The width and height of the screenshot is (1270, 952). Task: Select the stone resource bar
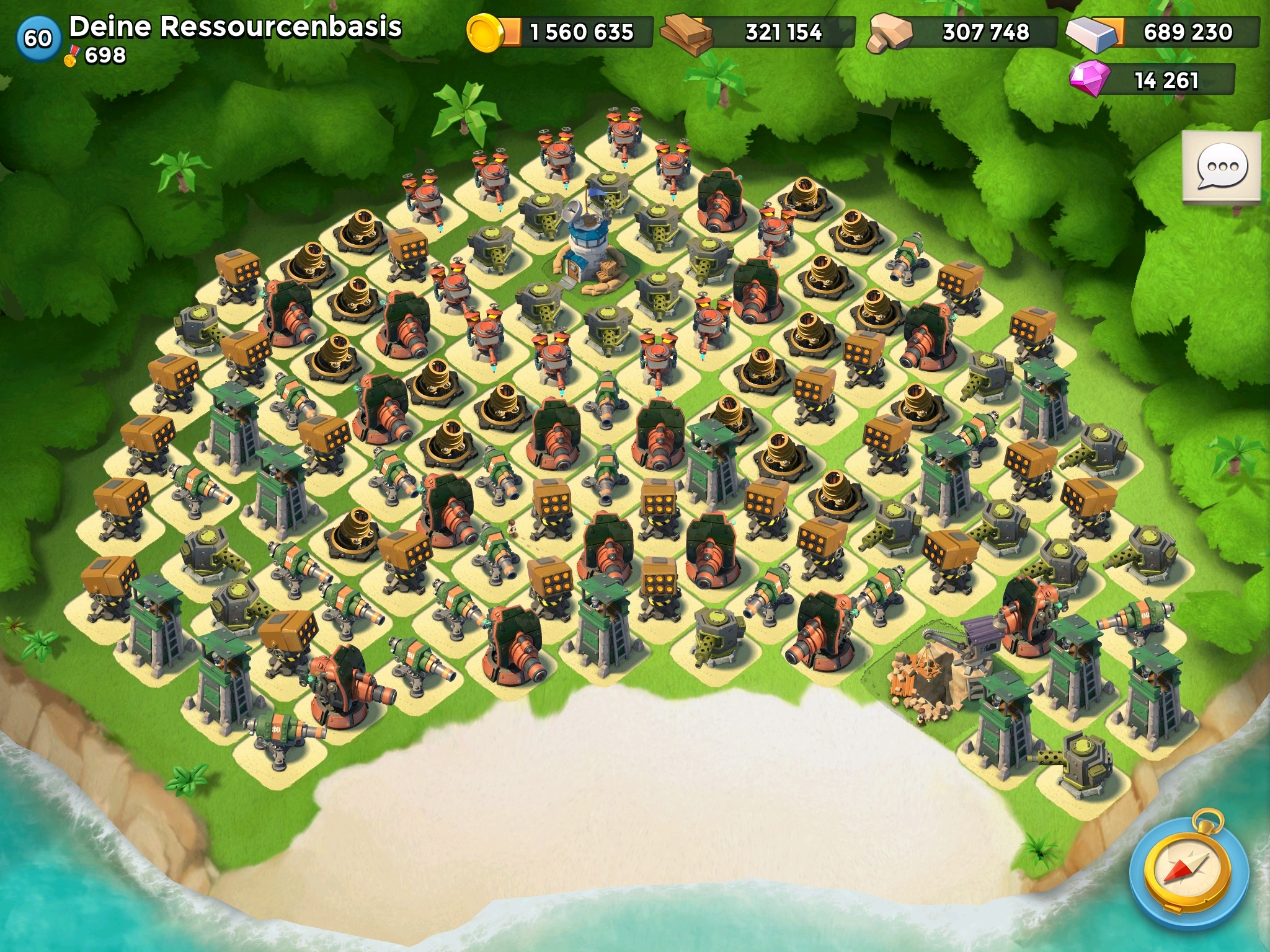pos(963,32)
